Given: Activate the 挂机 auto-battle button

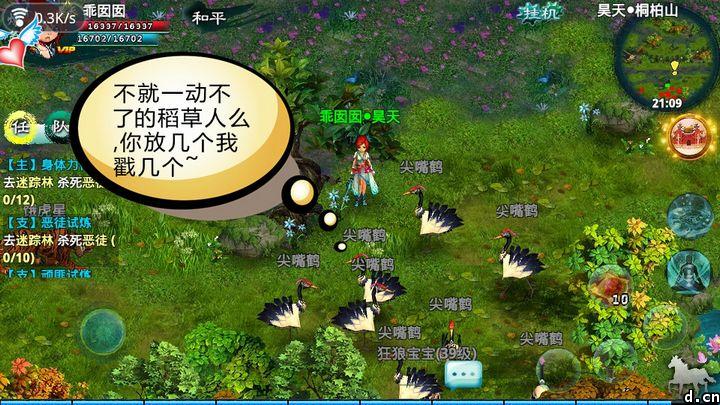Looking at the screenshot, I should click(x=541, y=14).
